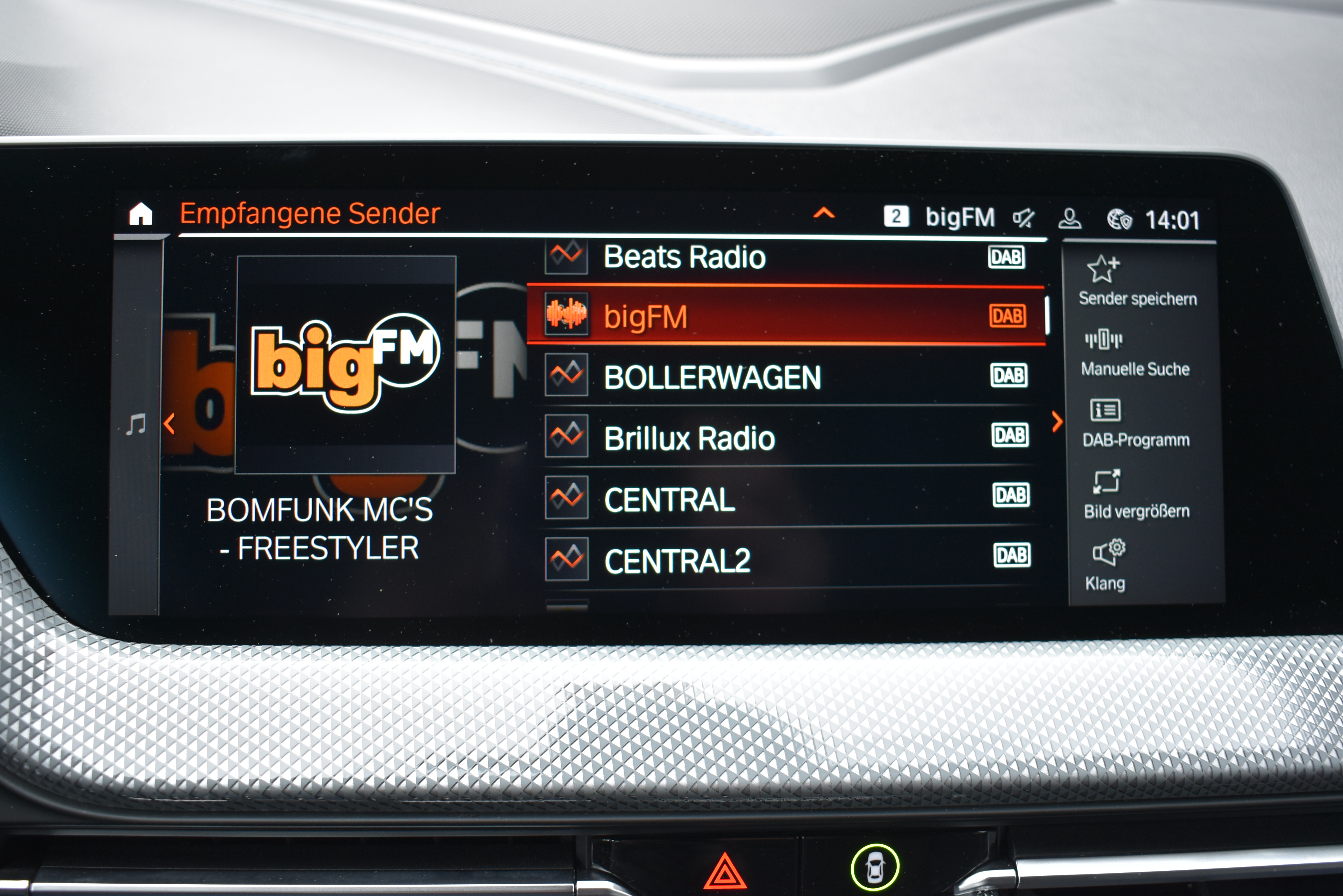Choose the bigFM station row
Image resolution: width=1343 pixels, height=896 pixels.
coord(786,316)
